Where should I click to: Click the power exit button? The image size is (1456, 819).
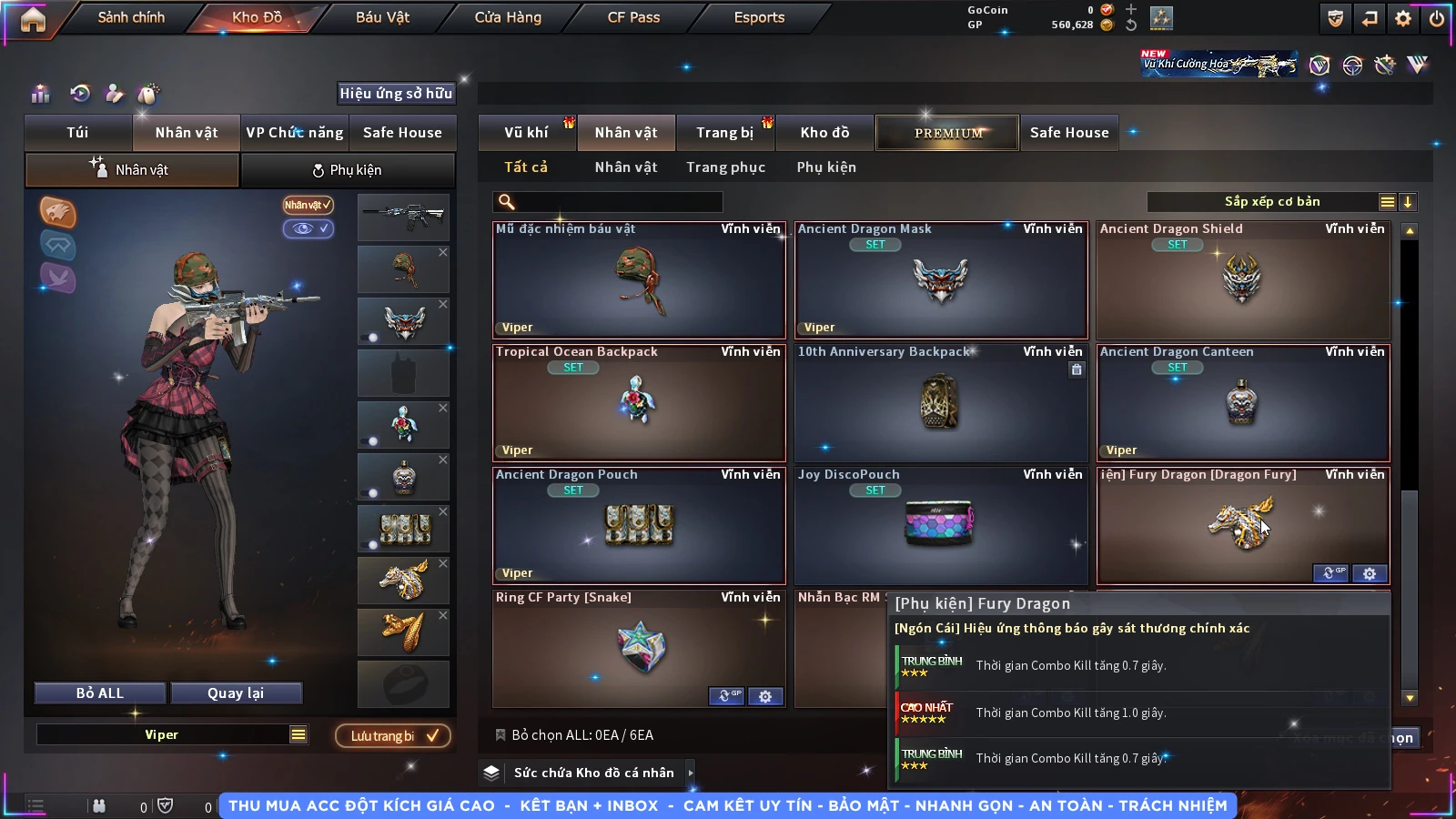point(1437,18)
